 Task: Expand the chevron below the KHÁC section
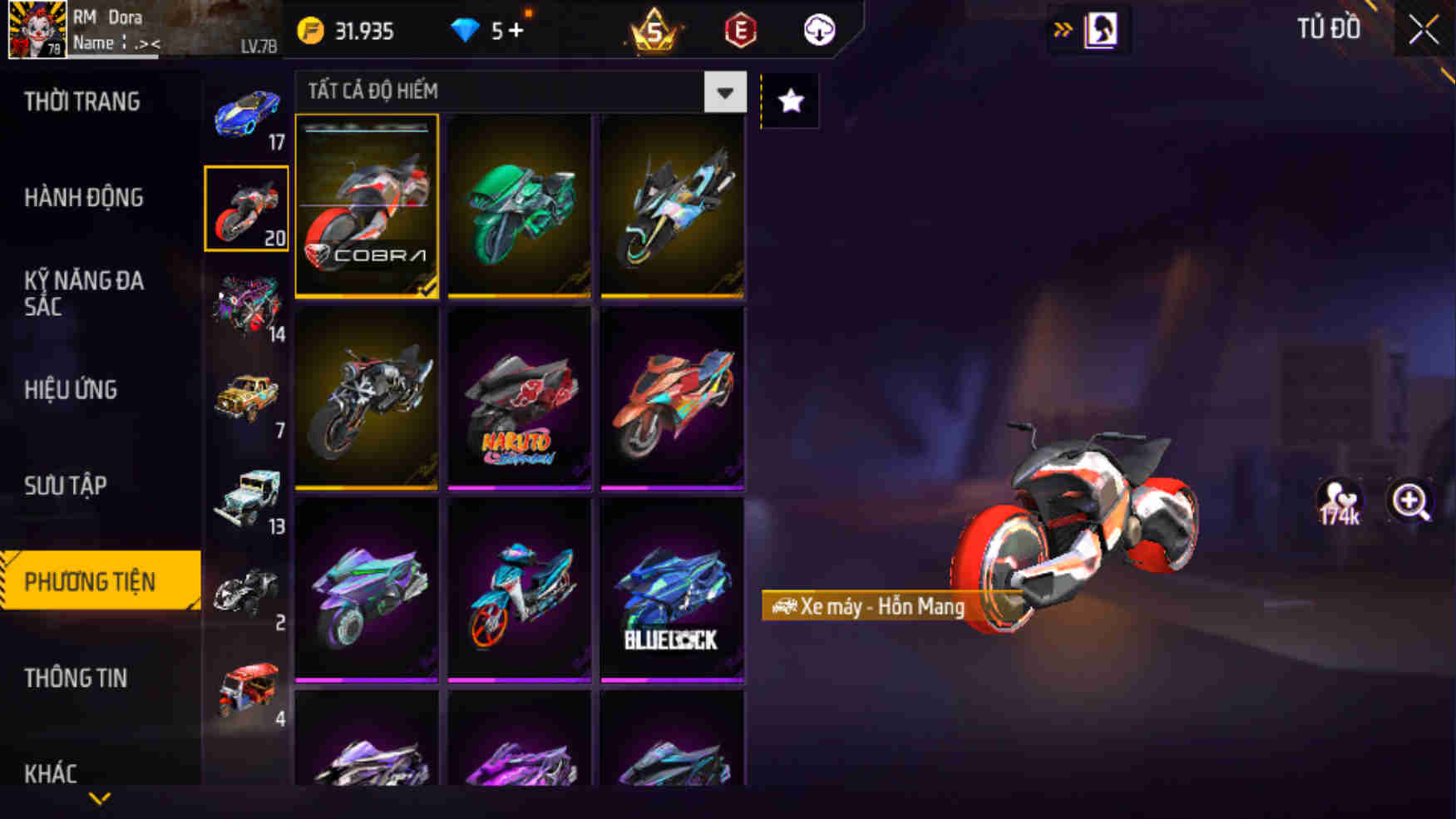tap(101, 799)
